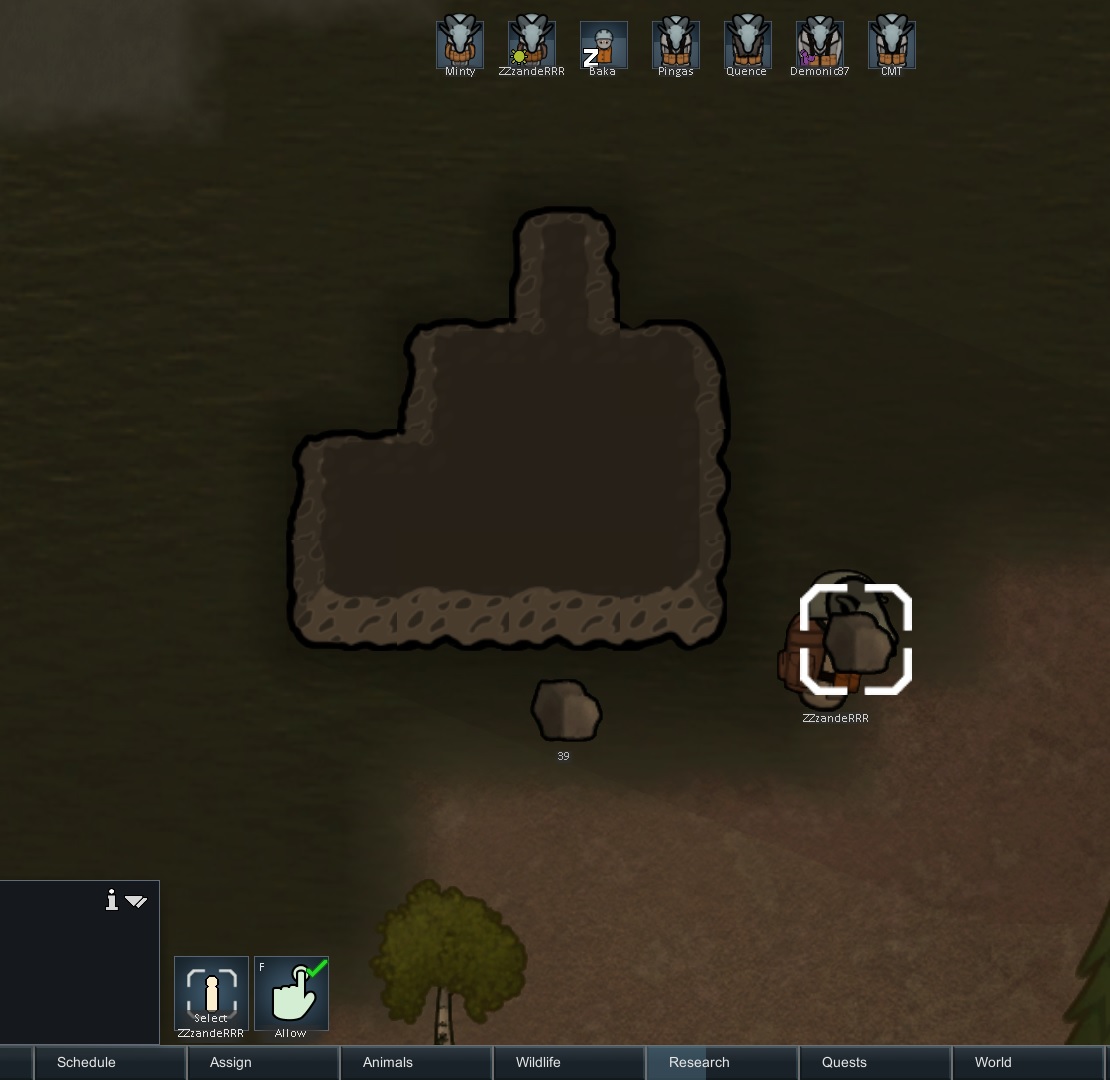Switch to the Animals tab
The height and width of the screenshot is (1080, 1110).
point(388,1062)
